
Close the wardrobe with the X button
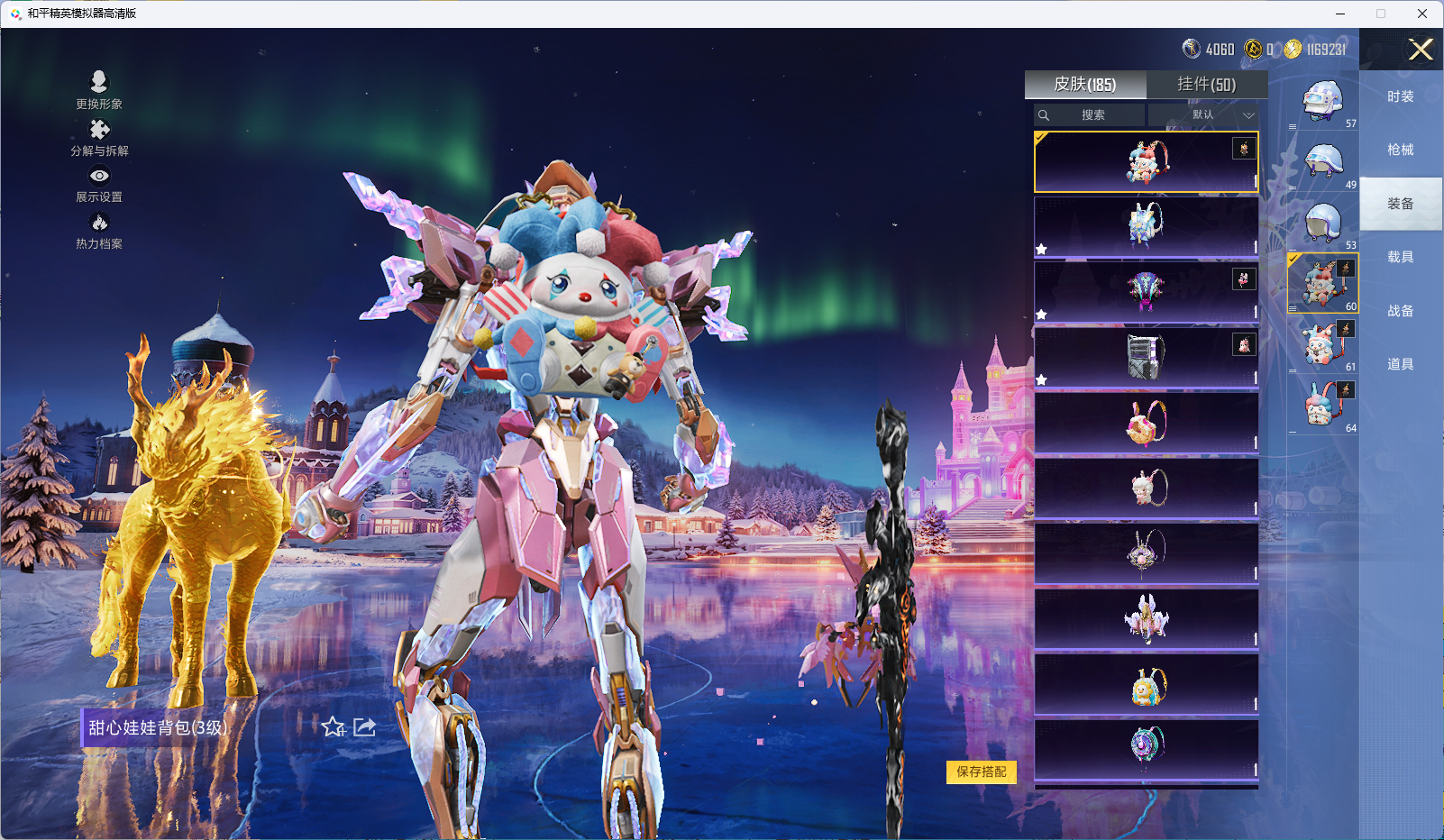coord(1421,50)
